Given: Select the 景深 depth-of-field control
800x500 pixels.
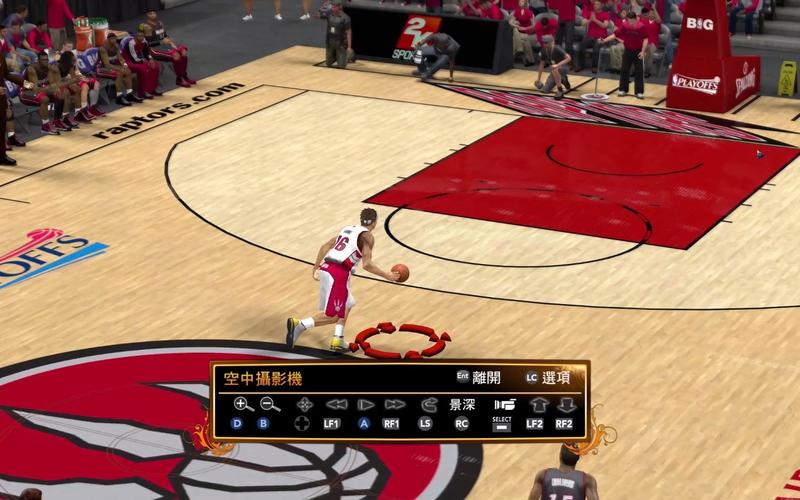Looking at the screenshot, I should pos(462,405).
